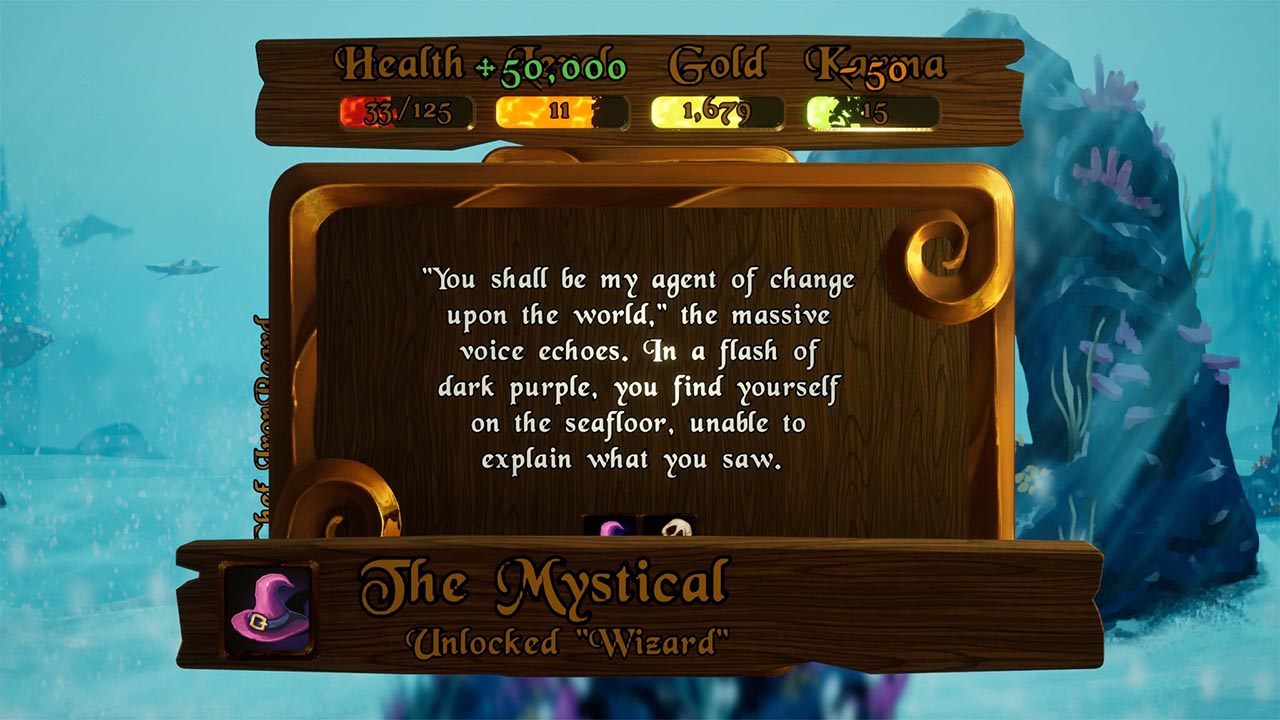Click the small purple hat reward icon
This screenshot has height=720, width=1280.
click(x=610, y=527)
